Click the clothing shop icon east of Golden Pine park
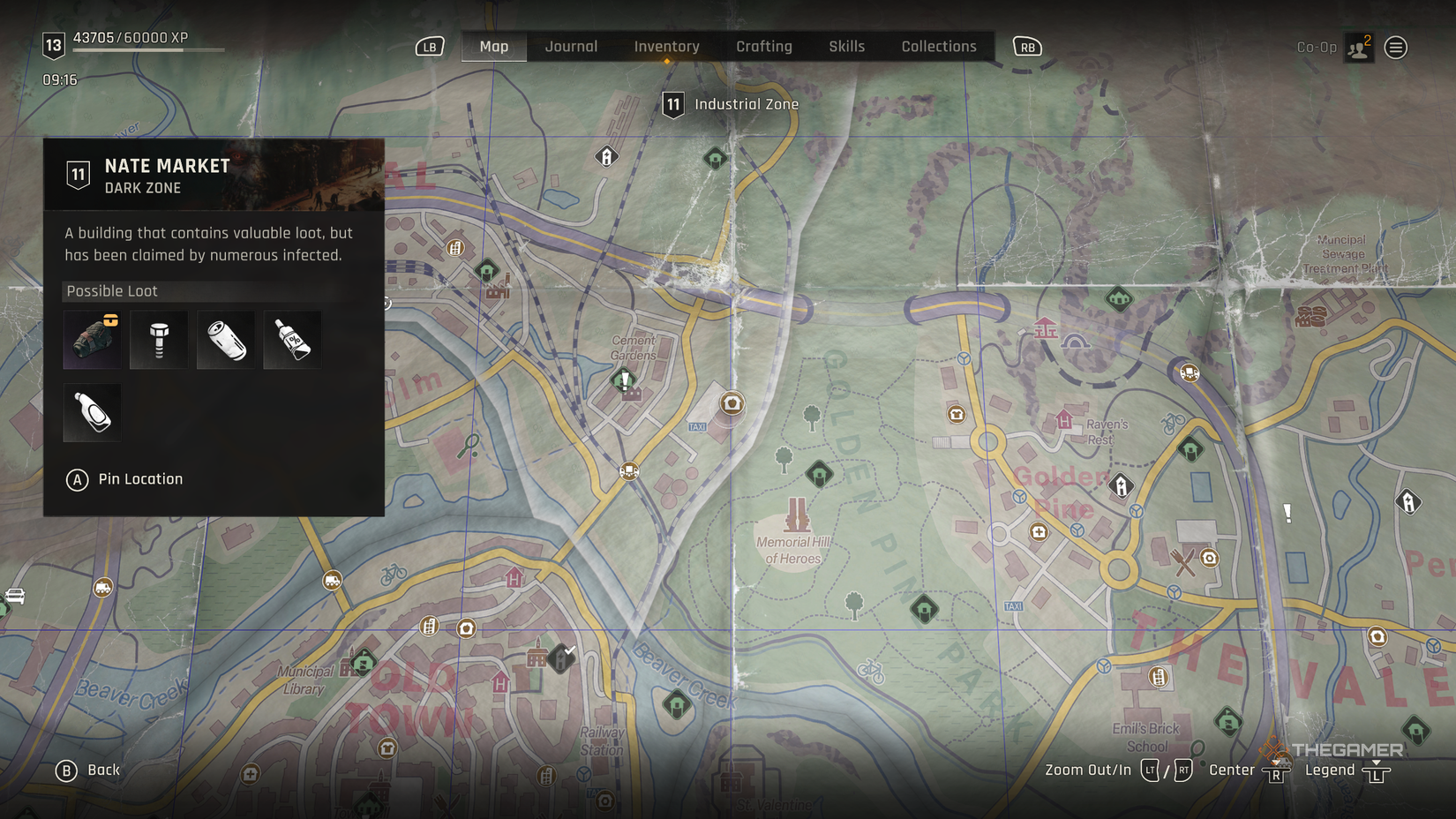Image resolution: width=1456 pixels, height=819 pixels. point(956,415)
